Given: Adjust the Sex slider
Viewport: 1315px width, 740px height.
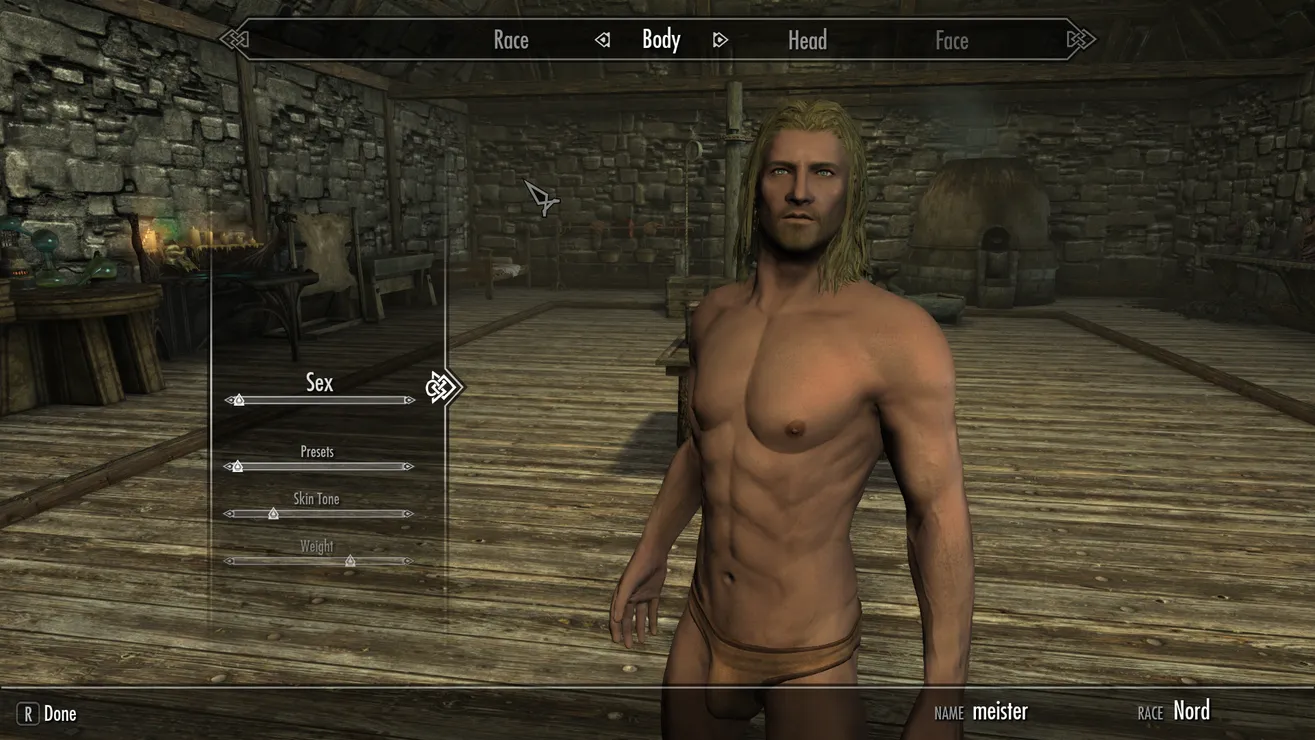Looking at the screenshot, I should coord(238,400).
